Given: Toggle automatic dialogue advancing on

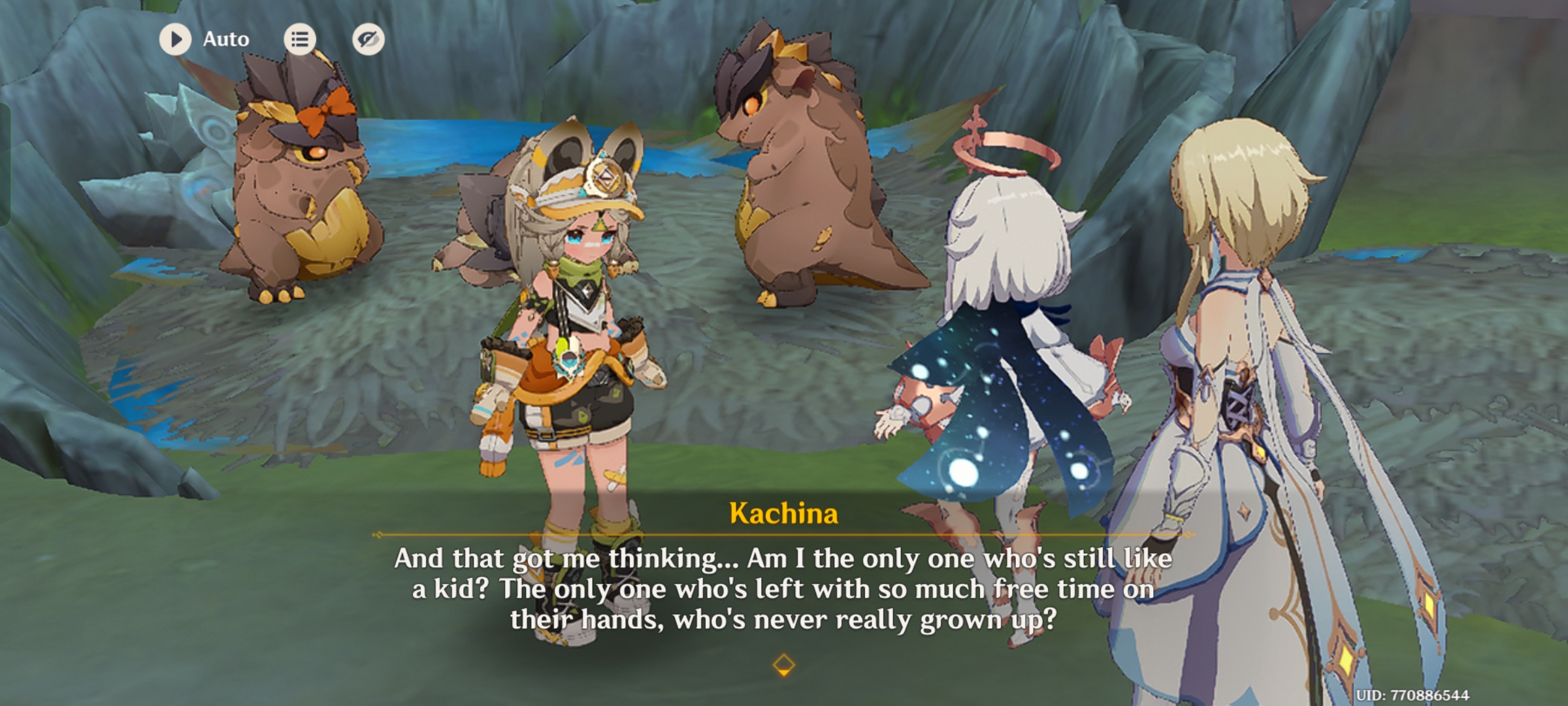Looking at the screenshot, I should [174, 39].
